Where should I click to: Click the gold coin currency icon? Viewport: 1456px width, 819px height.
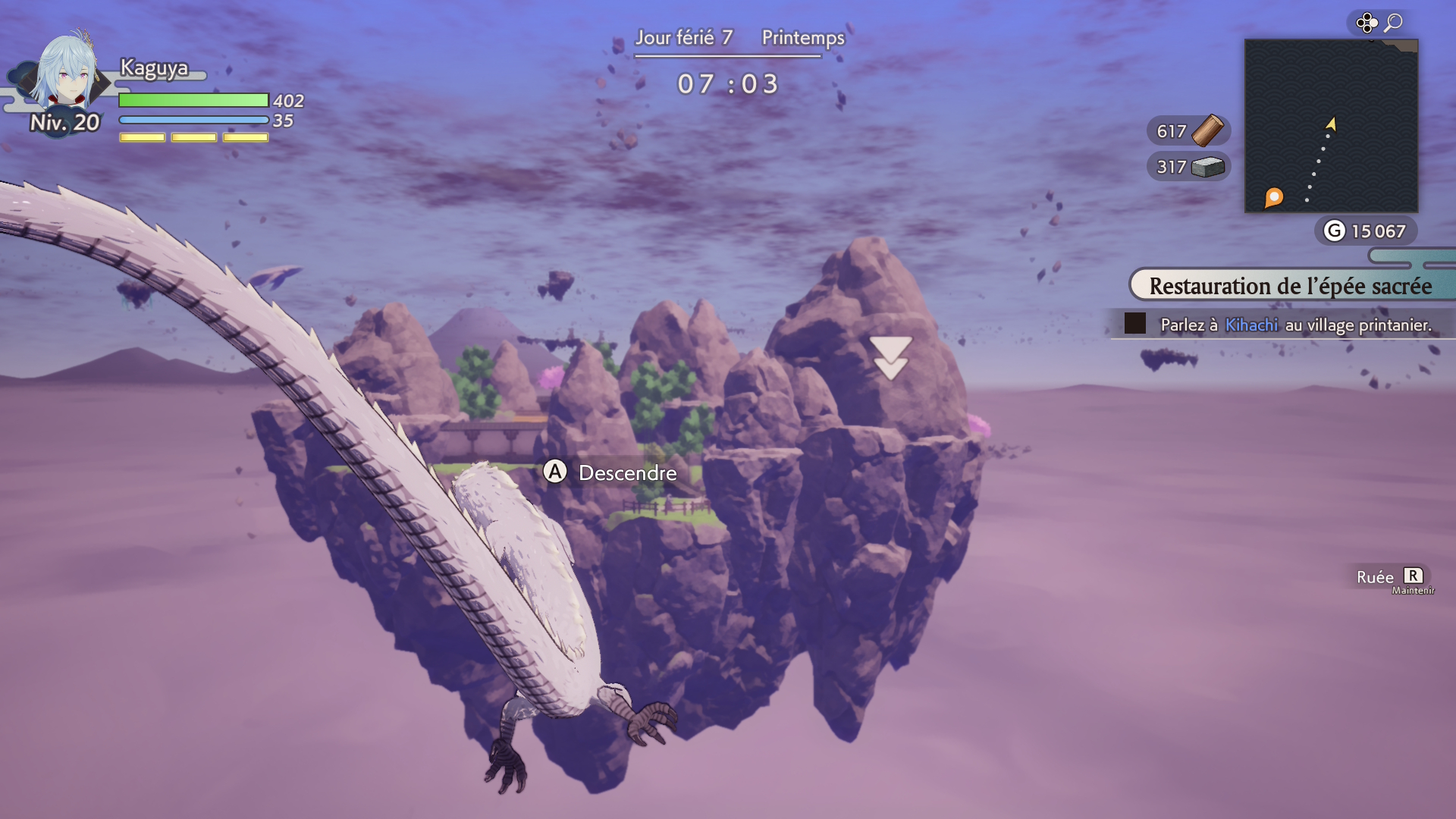[x=1334, y=231]
